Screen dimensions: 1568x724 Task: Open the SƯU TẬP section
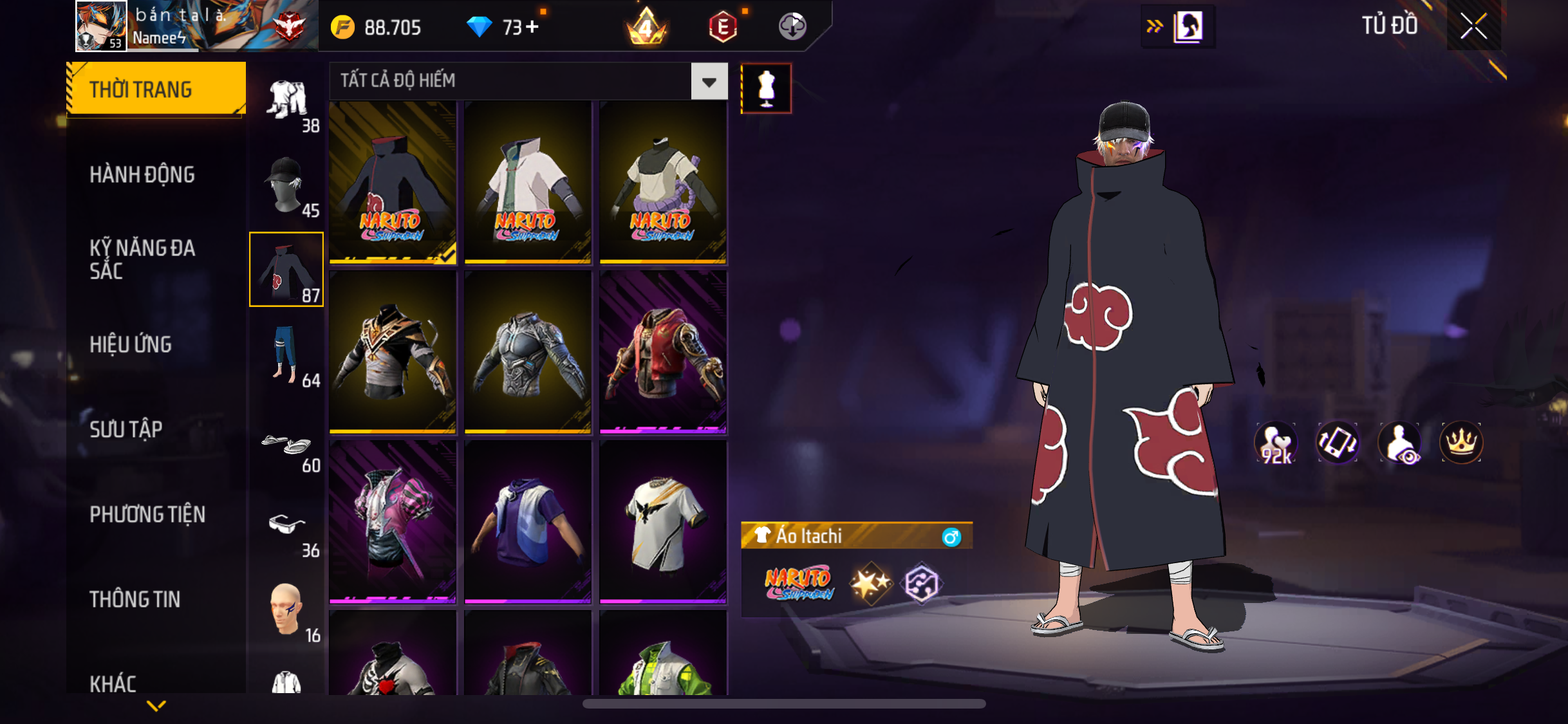(x=126, y=429)
